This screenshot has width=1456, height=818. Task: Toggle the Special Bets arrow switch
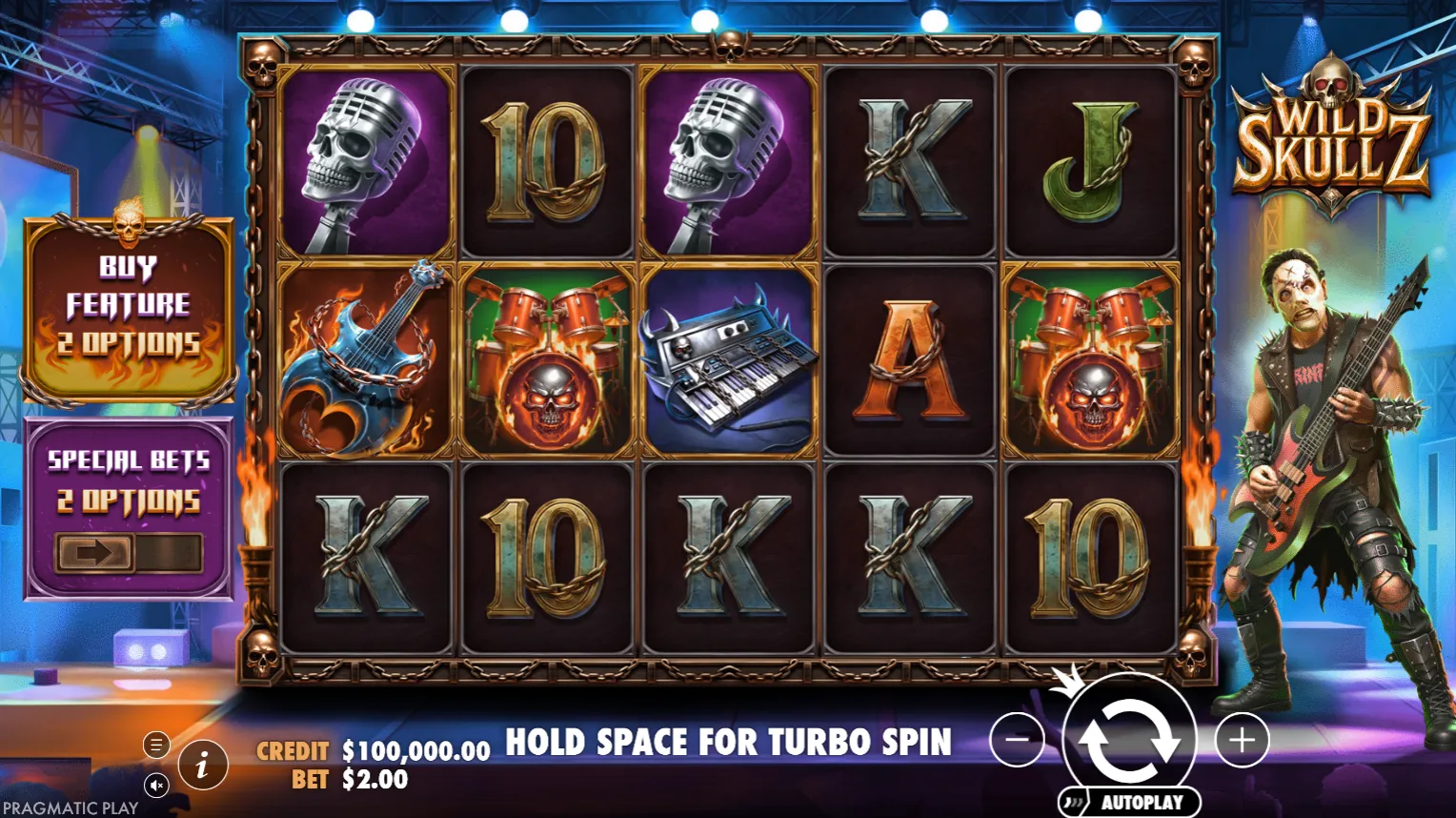point(129,553)
